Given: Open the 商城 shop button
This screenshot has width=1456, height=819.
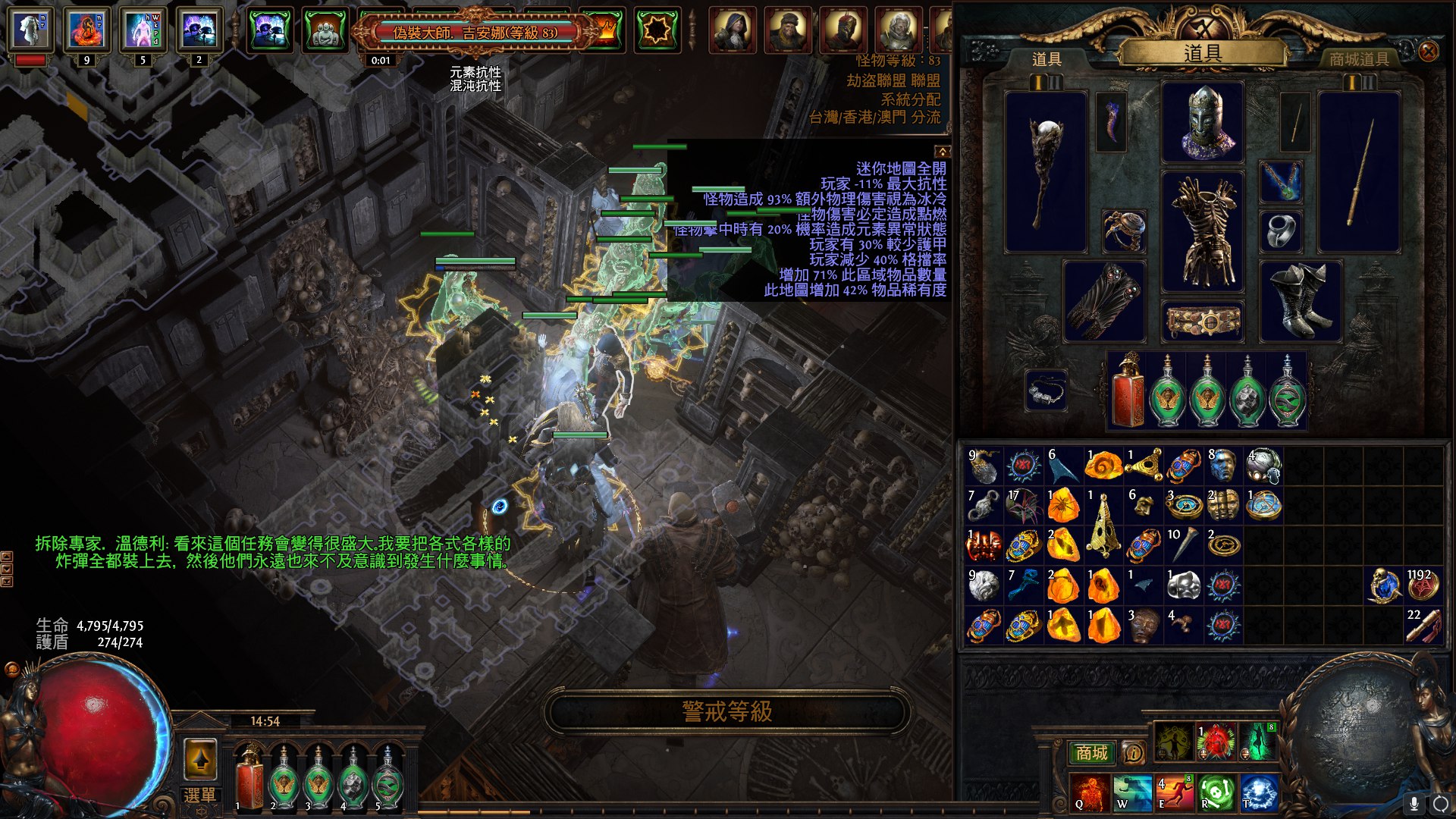Looking at the screenshot, I should tap(1091, 753).
